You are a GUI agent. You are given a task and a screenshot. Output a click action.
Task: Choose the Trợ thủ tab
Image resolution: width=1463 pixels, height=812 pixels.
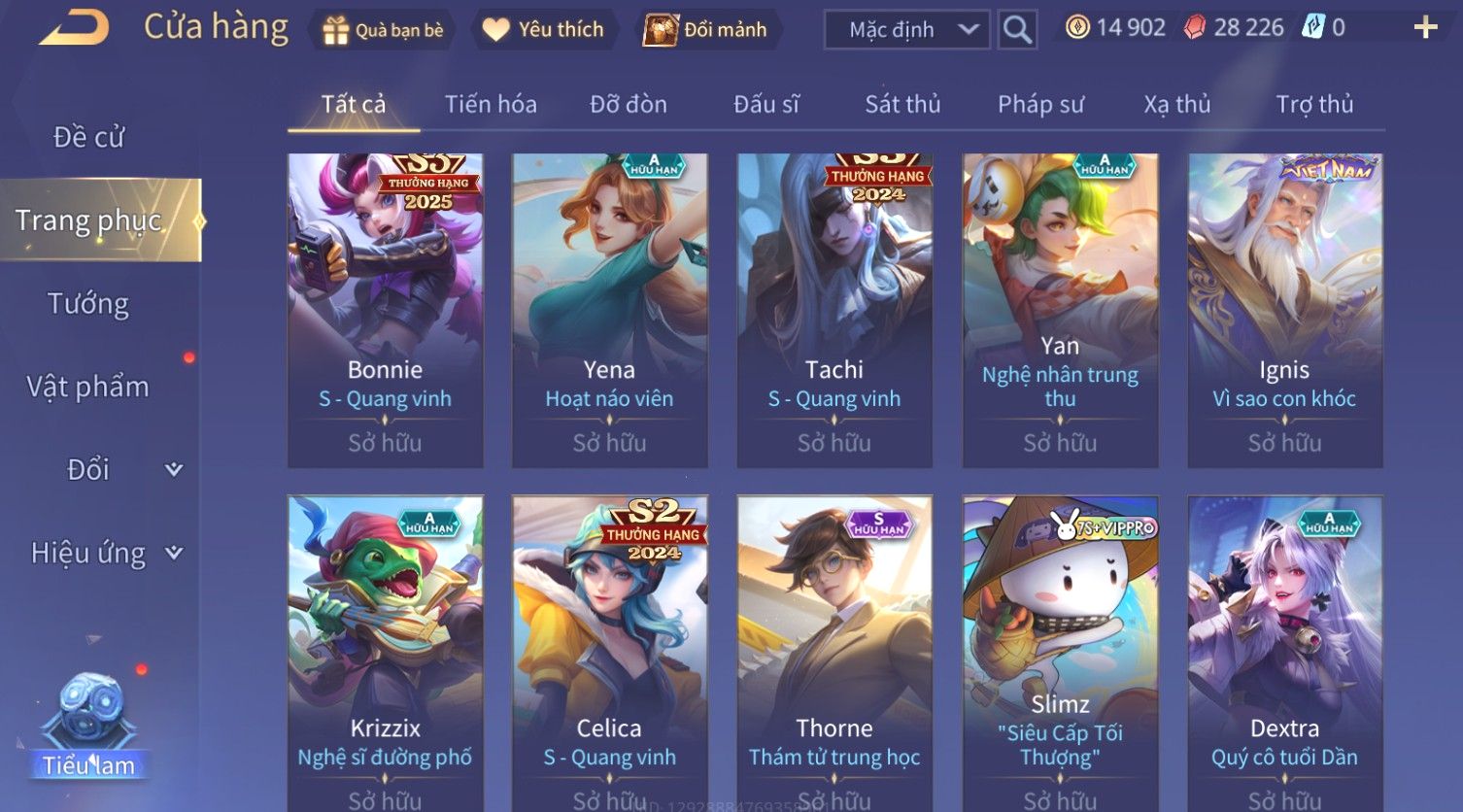[1314, 104]
